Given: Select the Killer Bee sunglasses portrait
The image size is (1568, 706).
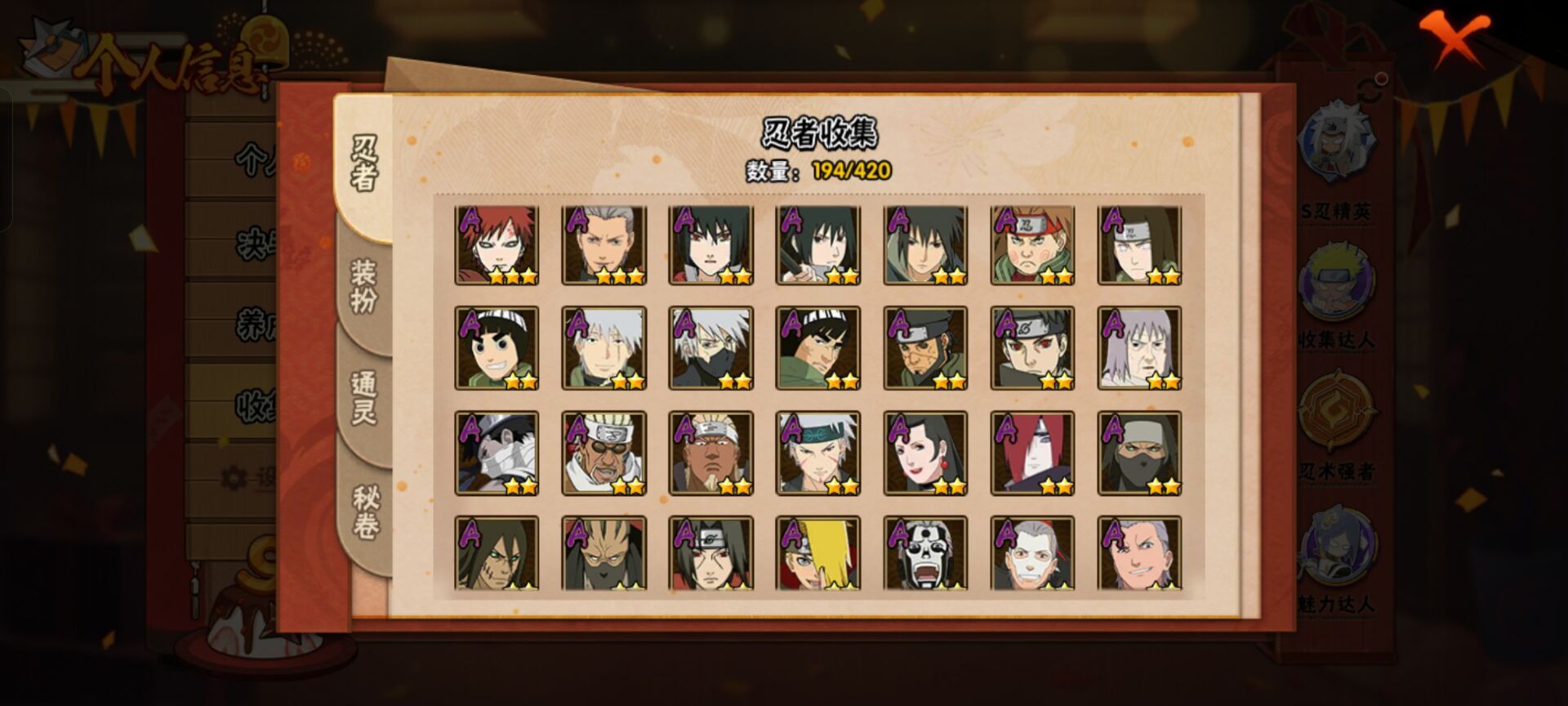Looking at the screenshot, I should (604, 454).
